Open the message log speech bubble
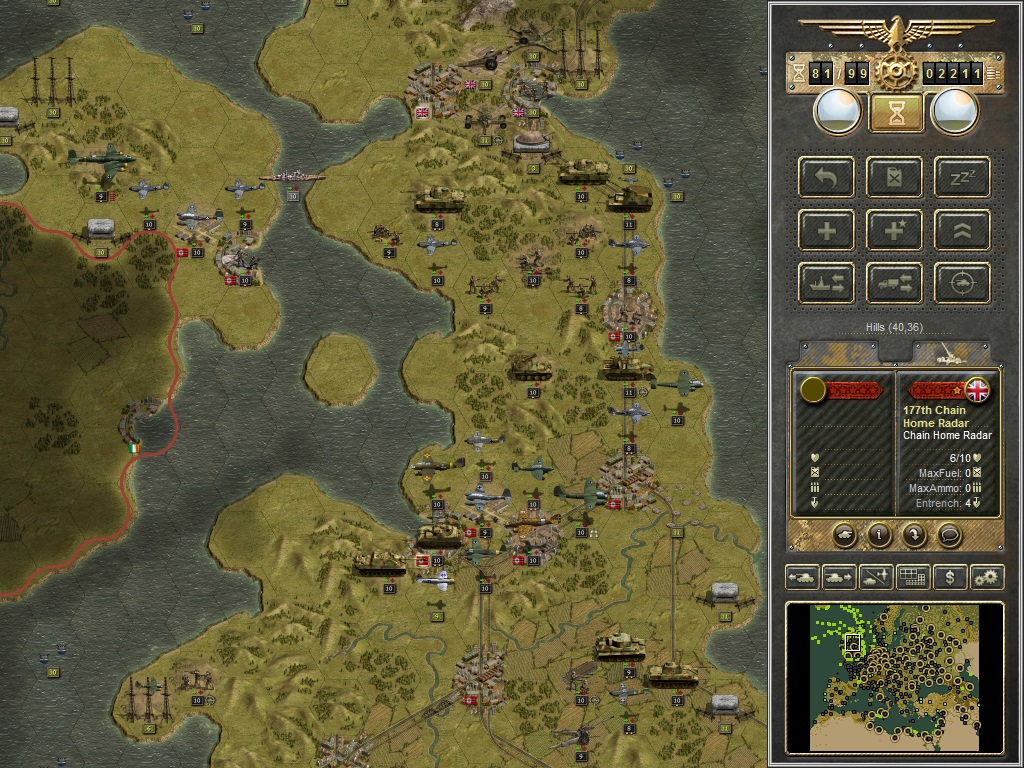 (x=950, y=534)
